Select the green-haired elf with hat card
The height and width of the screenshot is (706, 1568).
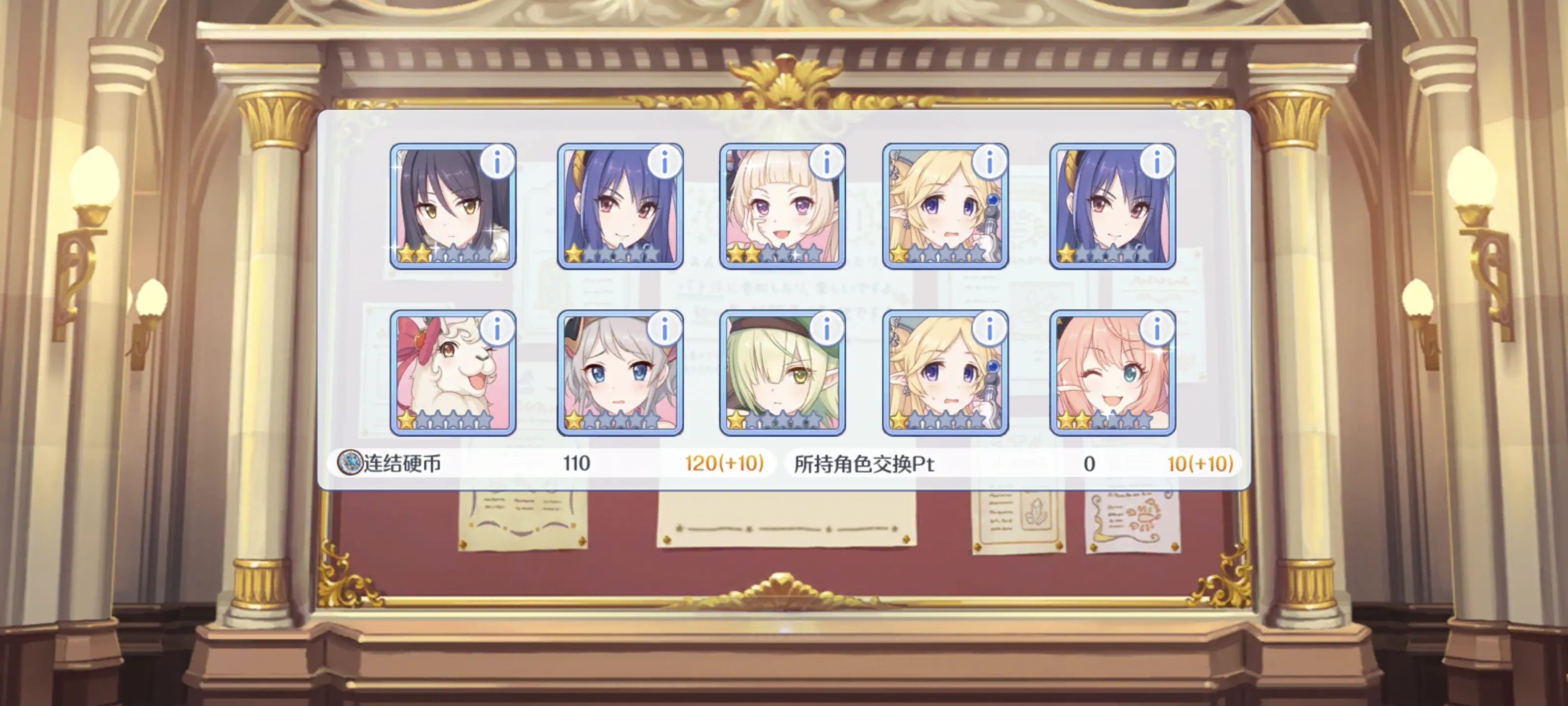tap(782, 373)
